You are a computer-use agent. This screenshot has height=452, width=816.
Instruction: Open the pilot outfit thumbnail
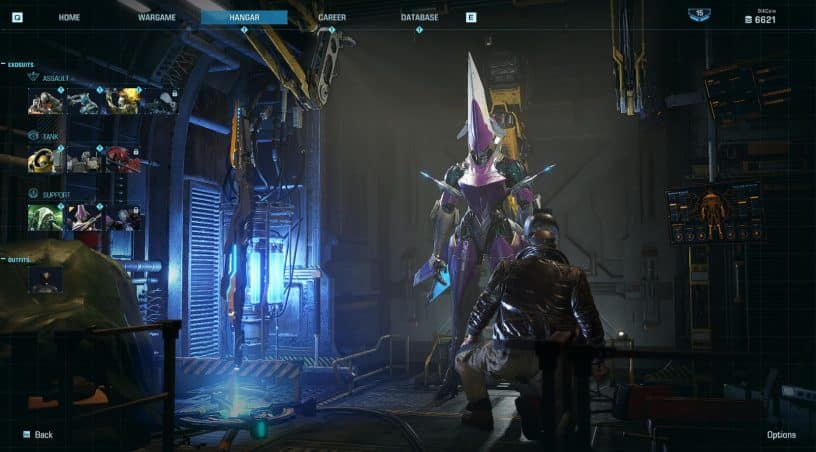pos(45,279)
